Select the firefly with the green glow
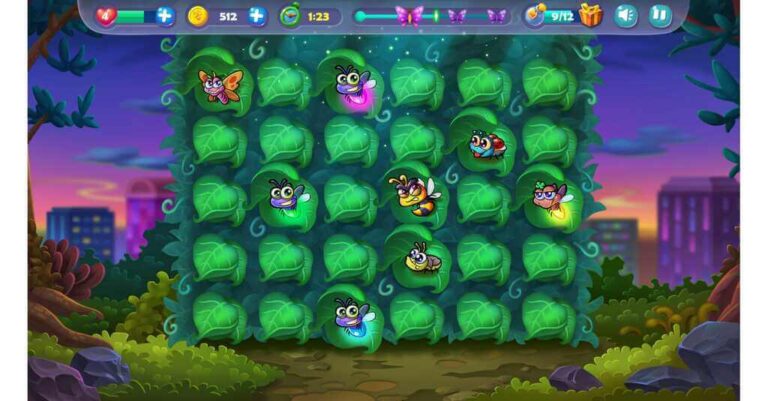The width and height of the screenshot is (768, 401). tap(284, 195)
